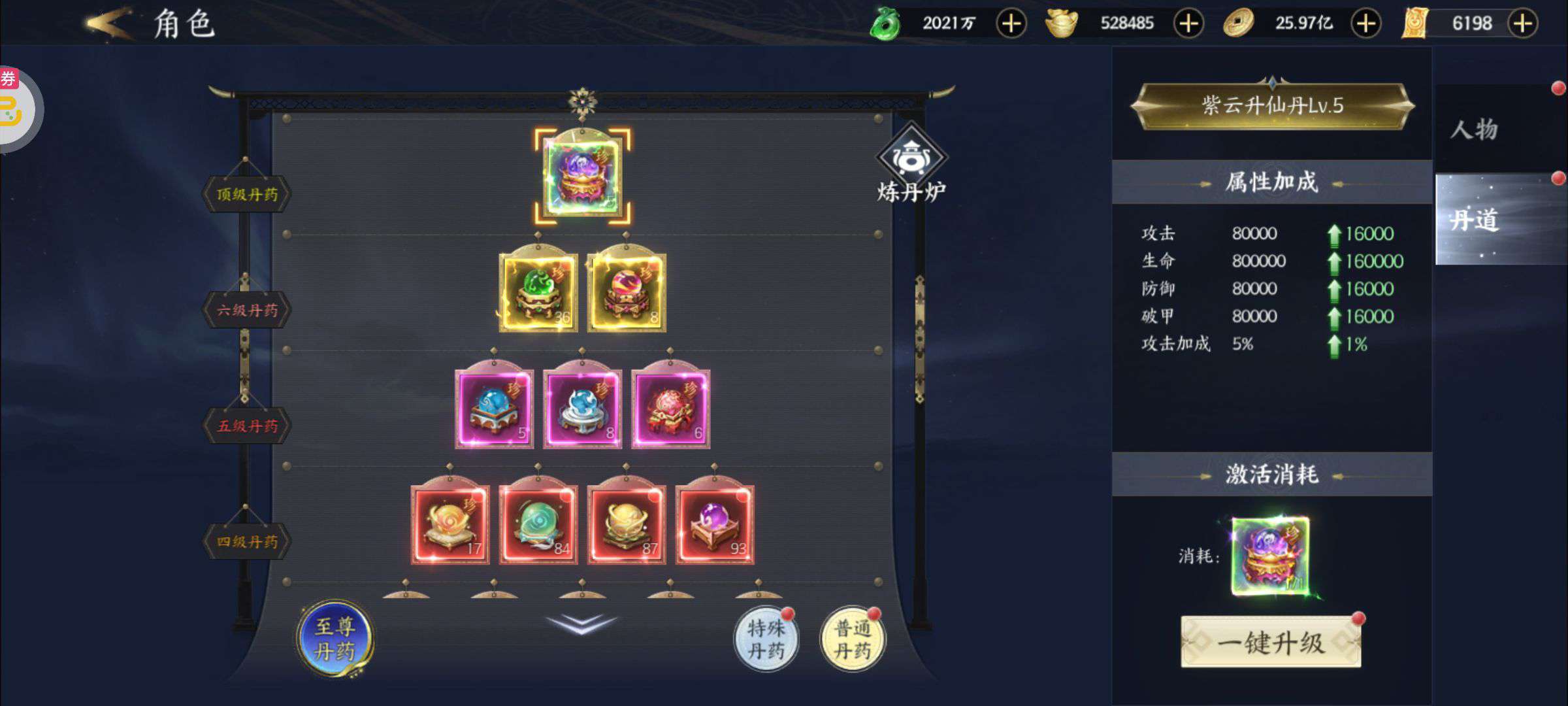This screenshot has height=706, width=1568.
Task: Open the 至尊丹药 supreme pills category
Action: click(335, 639)
